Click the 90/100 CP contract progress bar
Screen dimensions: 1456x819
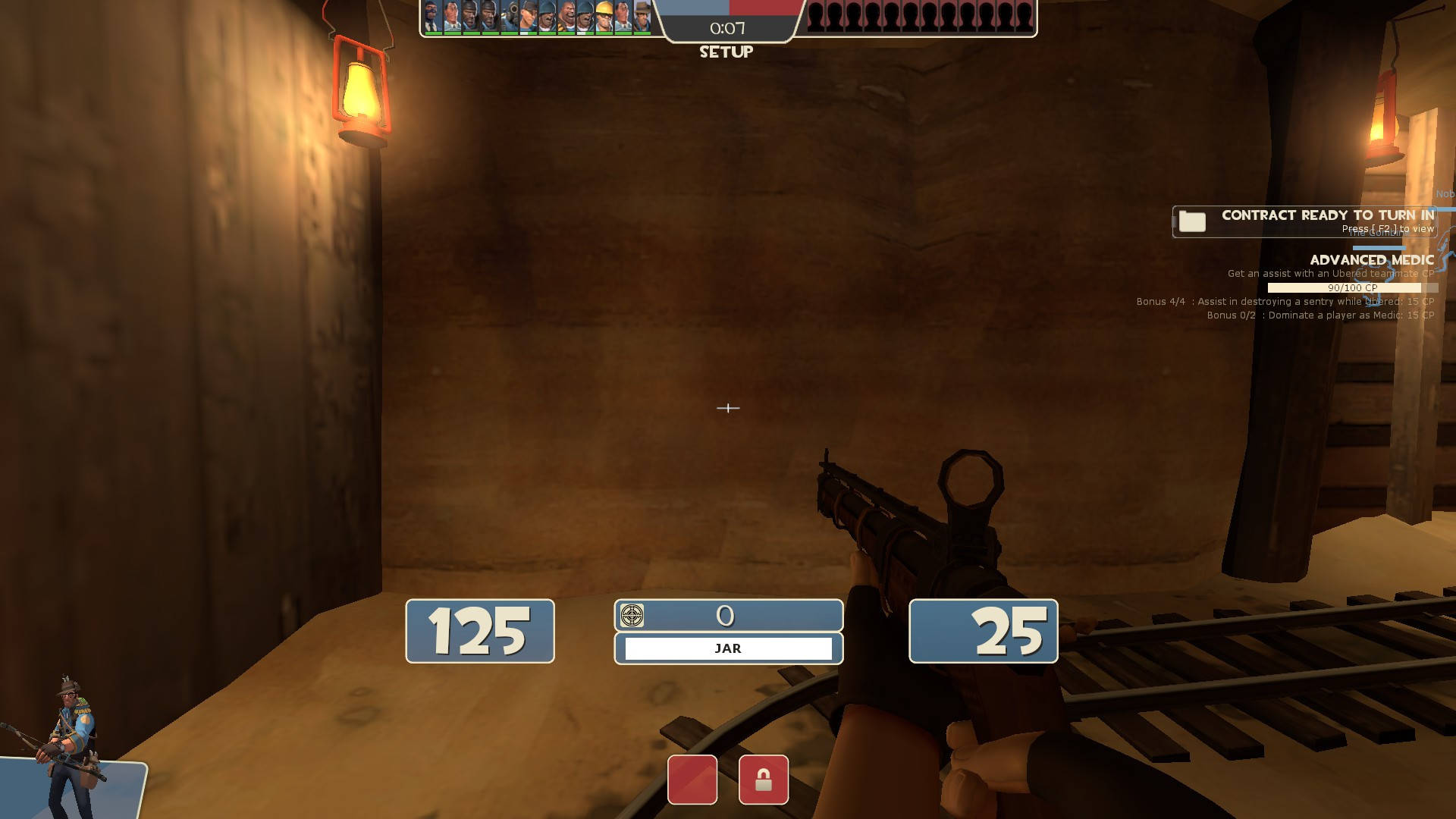coord(1353,287)
